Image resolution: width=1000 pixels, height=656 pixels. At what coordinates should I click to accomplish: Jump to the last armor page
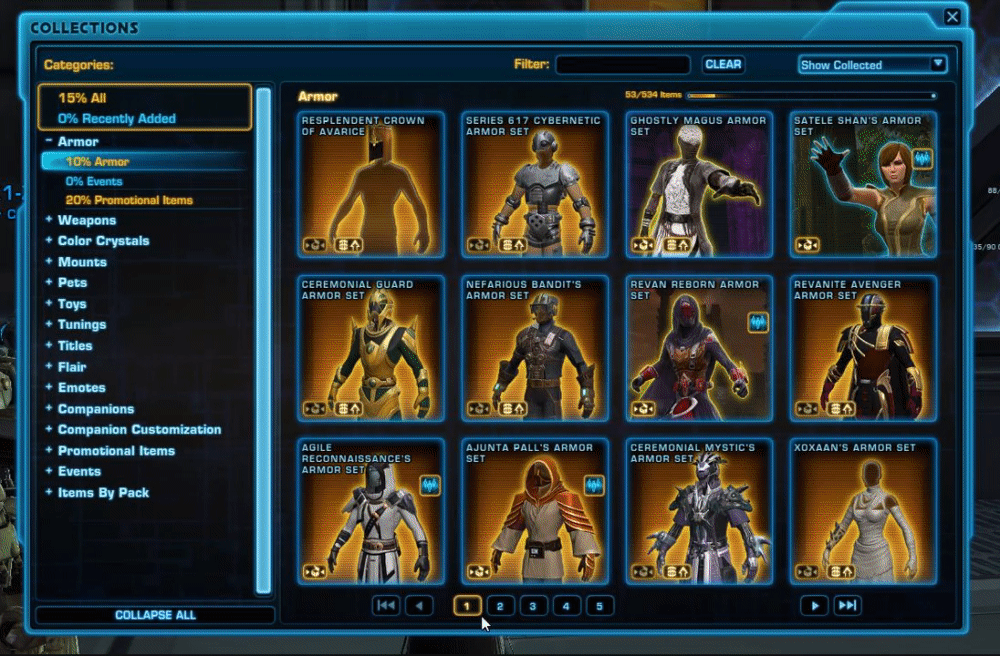[847, 606]
